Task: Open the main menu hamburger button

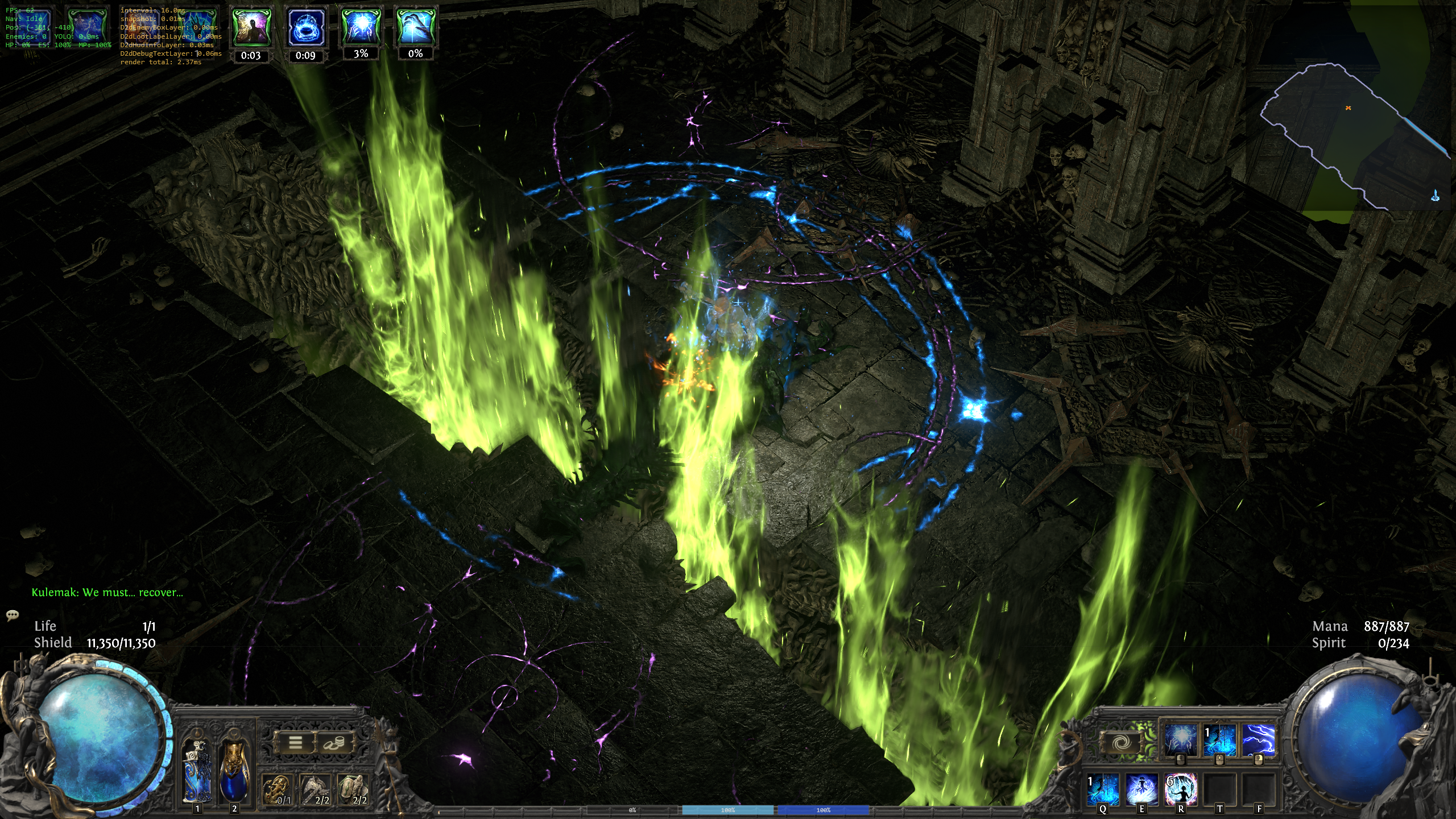Action: [295, 742]
